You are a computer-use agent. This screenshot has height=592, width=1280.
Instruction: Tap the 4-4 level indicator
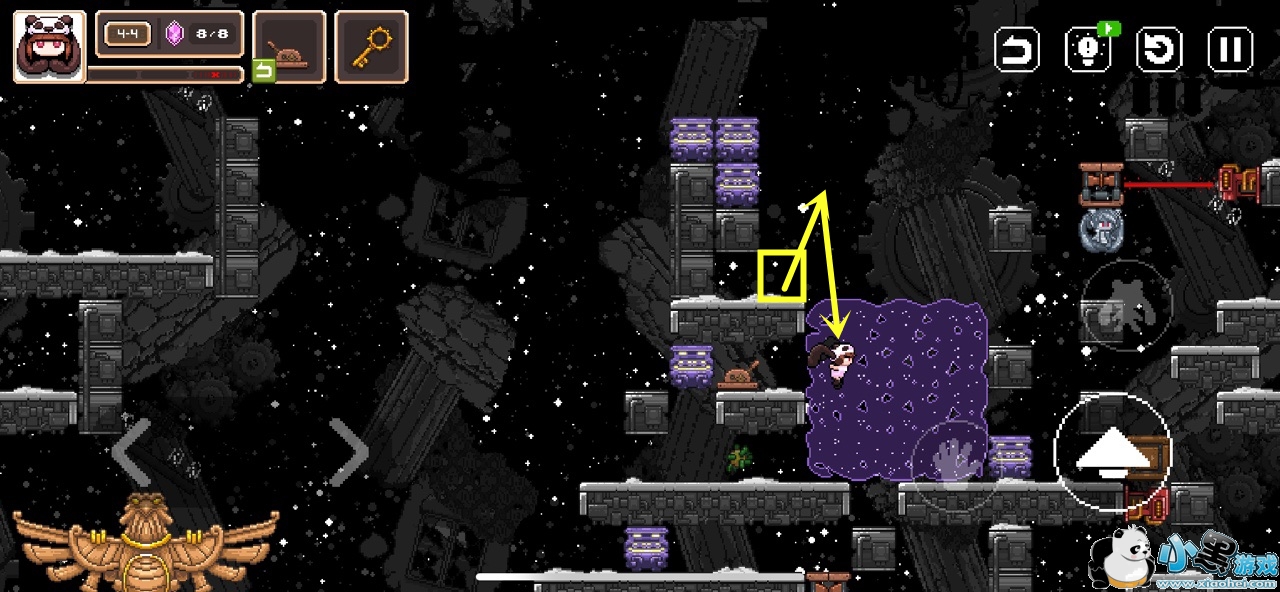point(127,34)
